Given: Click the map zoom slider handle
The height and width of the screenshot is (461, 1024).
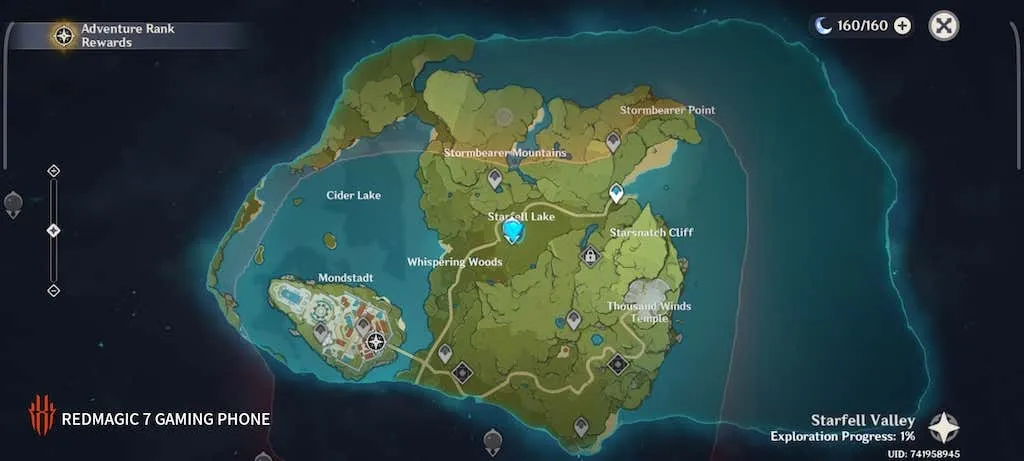Looking at the screenshot, I should click(54, 230).
